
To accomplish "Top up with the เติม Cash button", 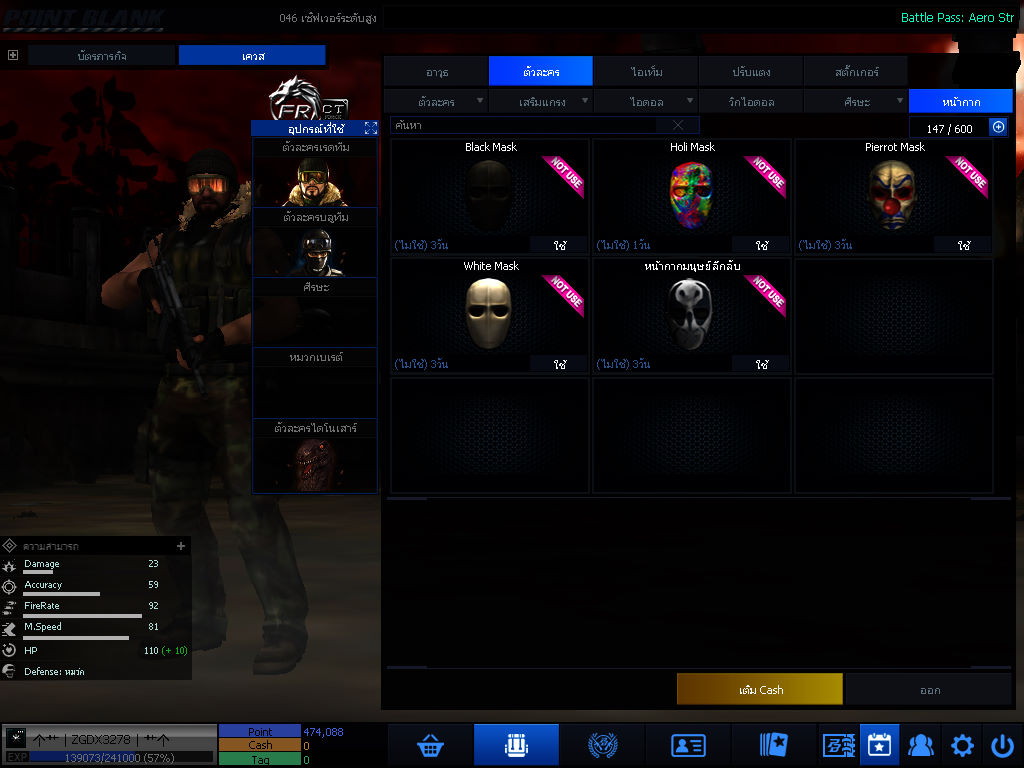I will 760,689.
